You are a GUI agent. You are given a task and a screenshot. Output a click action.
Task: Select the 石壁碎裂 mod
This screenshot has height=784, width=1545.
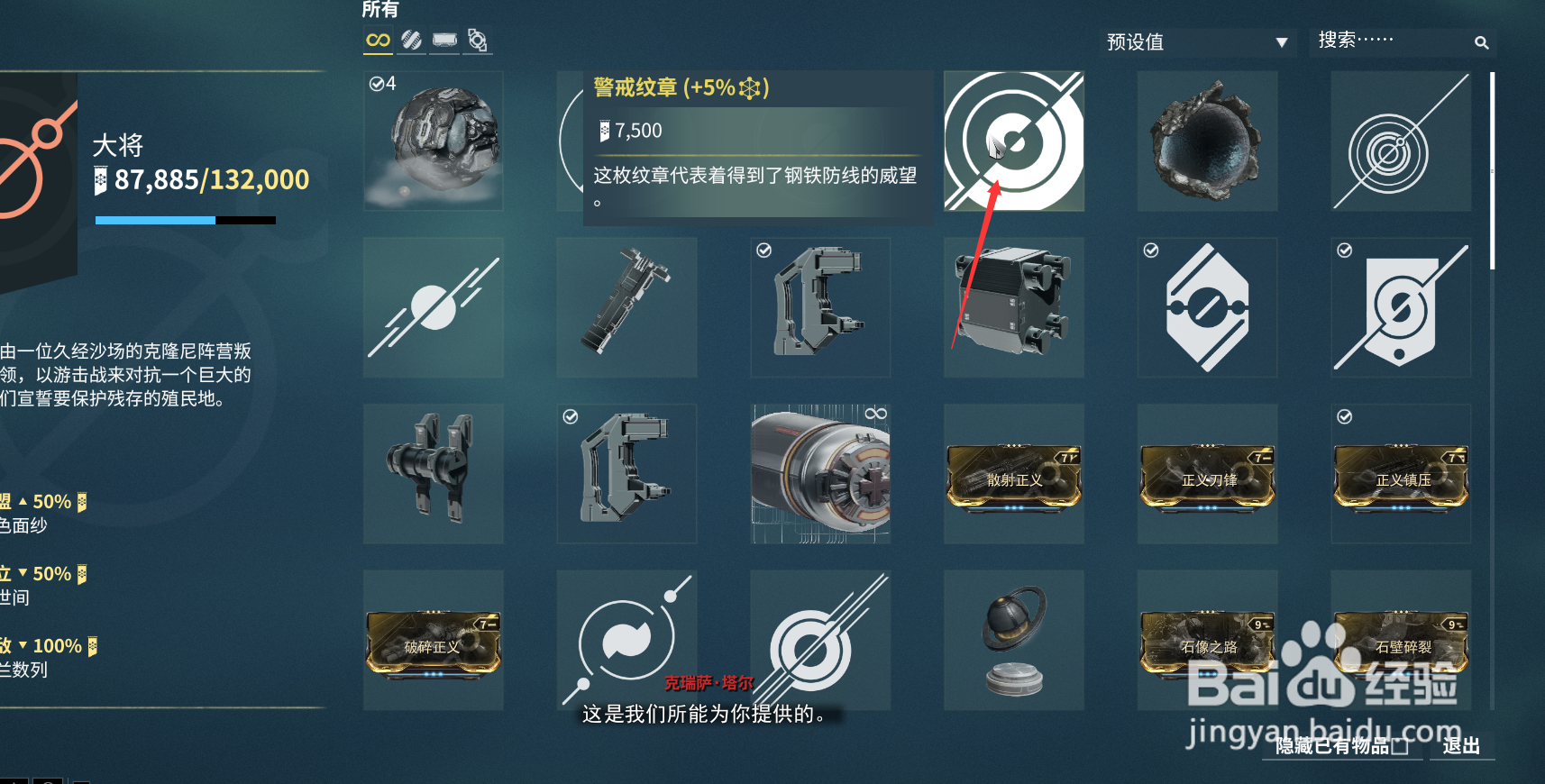1401,640
